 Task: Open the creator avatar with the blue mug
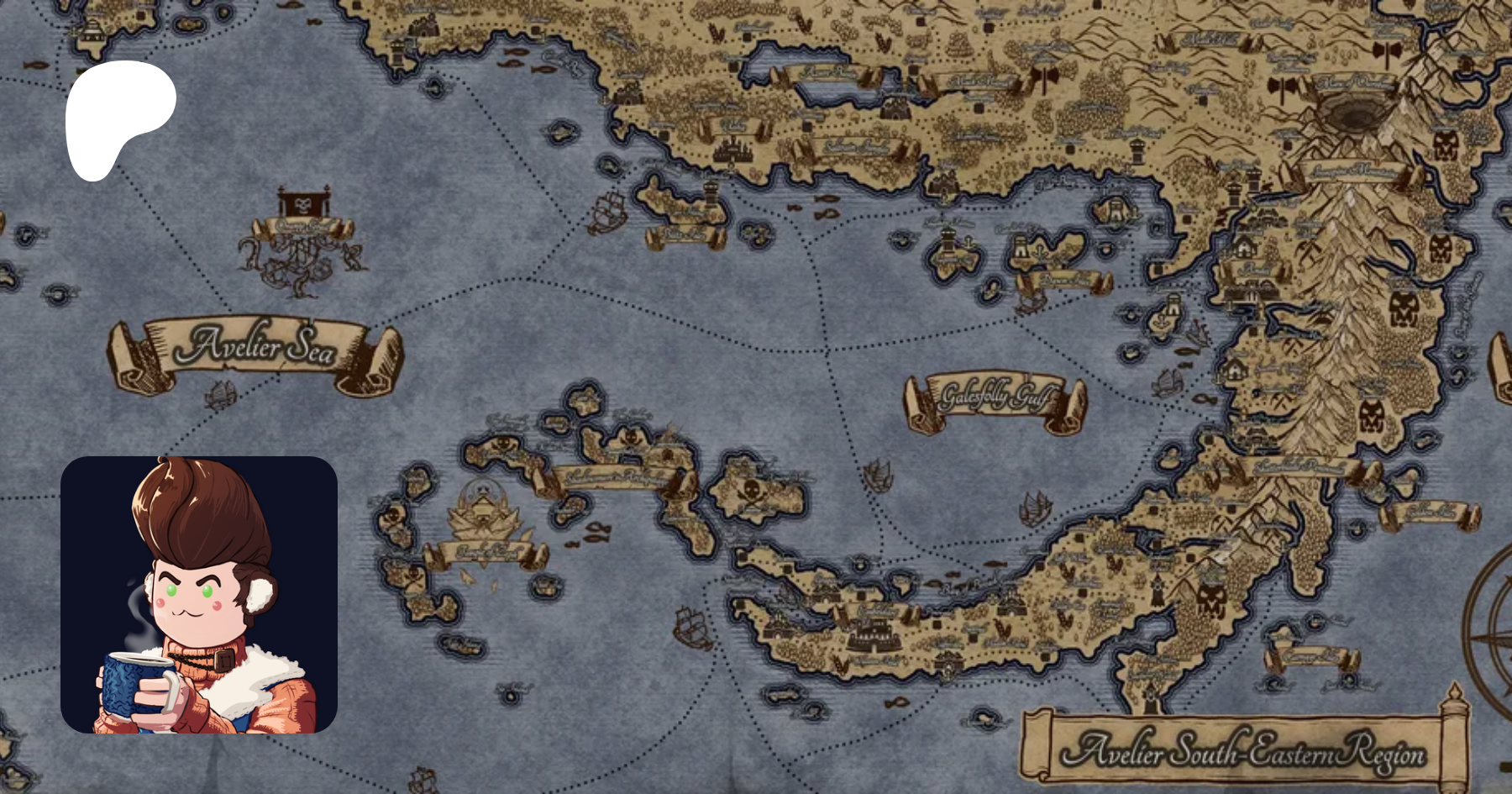click(199, 595)
